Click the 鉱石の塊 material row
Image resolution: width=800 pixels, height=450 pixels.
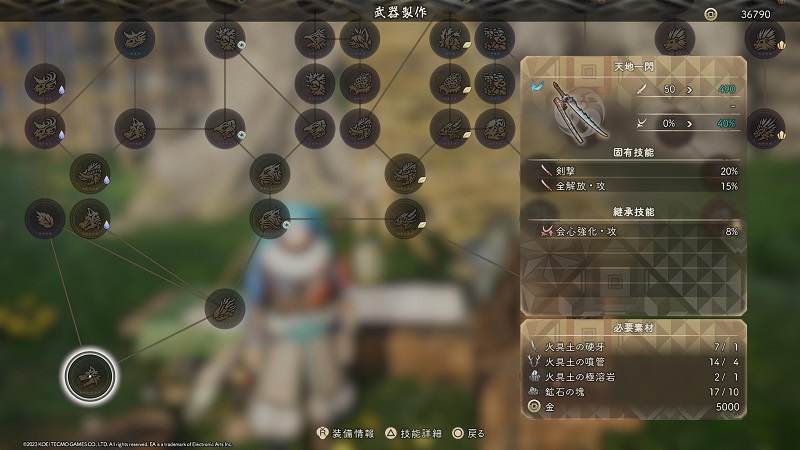click(633, 393)
